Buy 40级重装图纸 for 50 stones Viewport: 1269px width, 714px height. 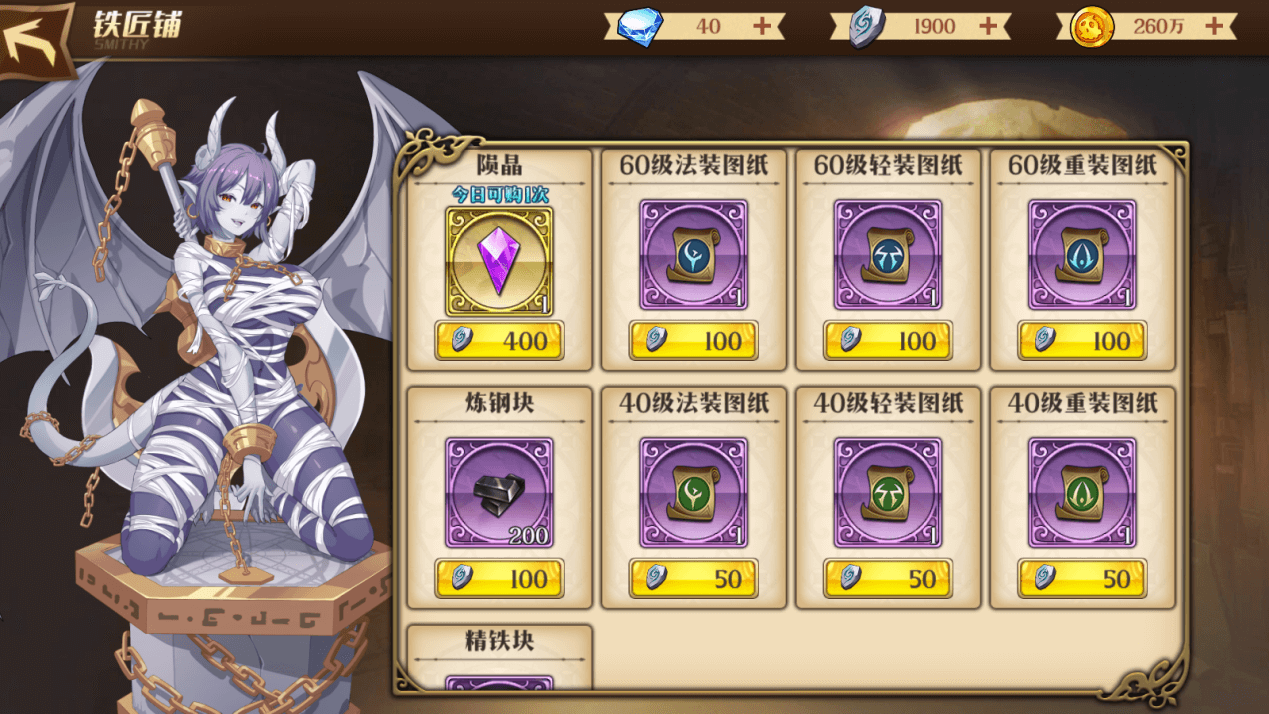pos(1081,578)
